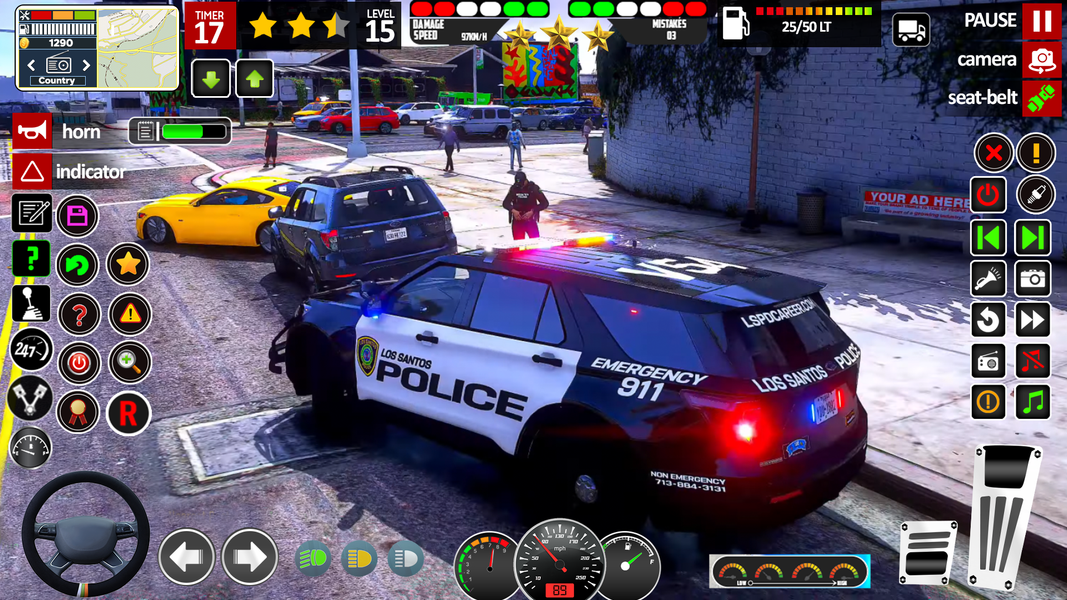Steer left with the left arrow button
The height and width of the screenshot is (600, 1067).
[187, 557]
